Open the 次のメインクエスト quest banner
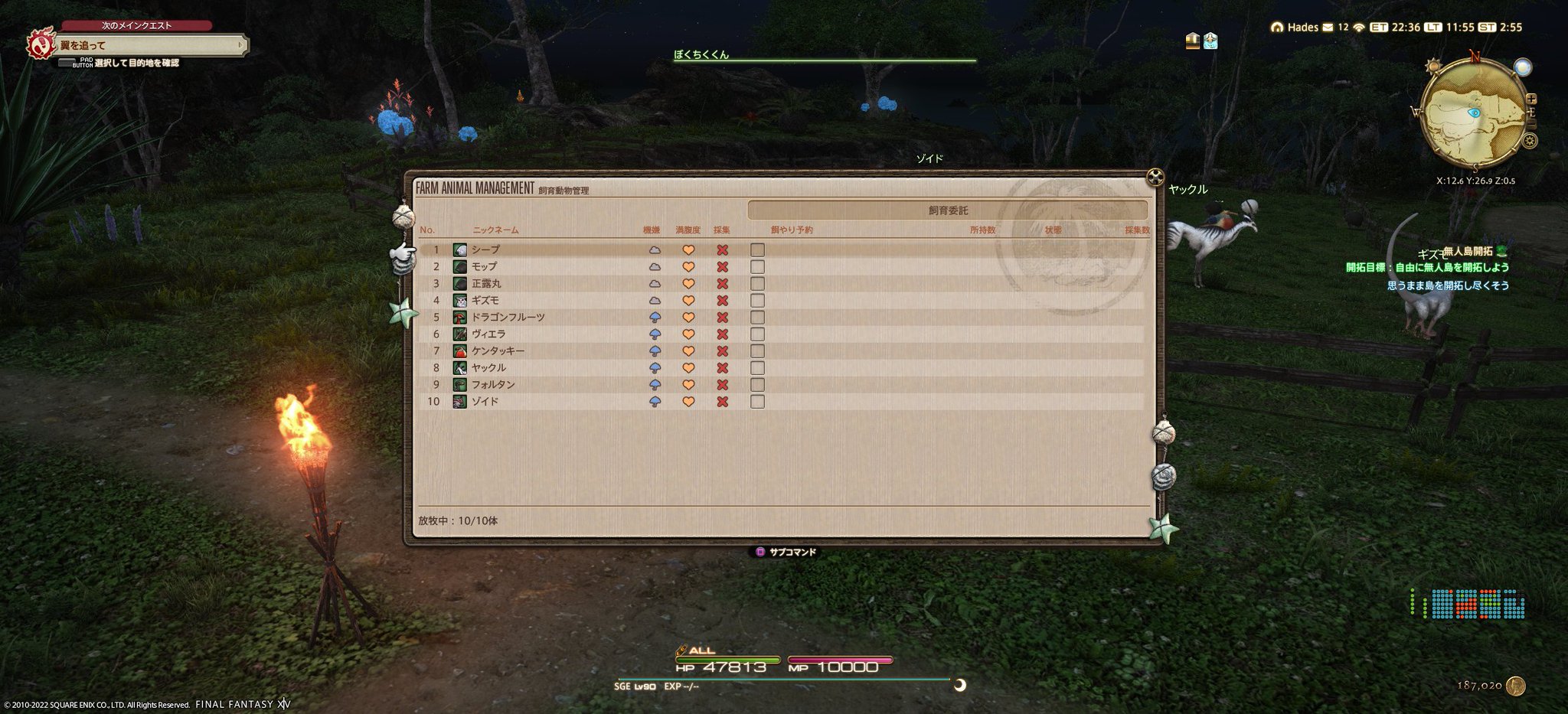Image resolution: width=1568 pixels, height=714 pixels. pos(138,24)
